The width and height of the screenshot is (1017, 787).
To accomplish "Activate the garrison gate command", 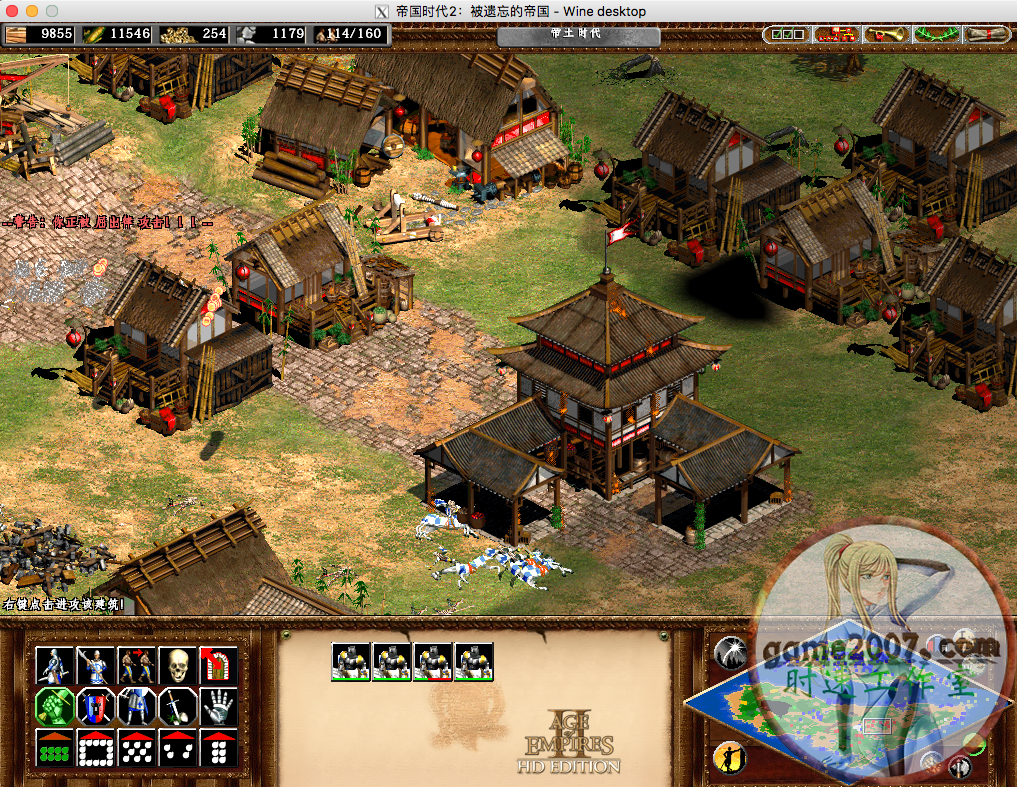I will click(218, 665).
